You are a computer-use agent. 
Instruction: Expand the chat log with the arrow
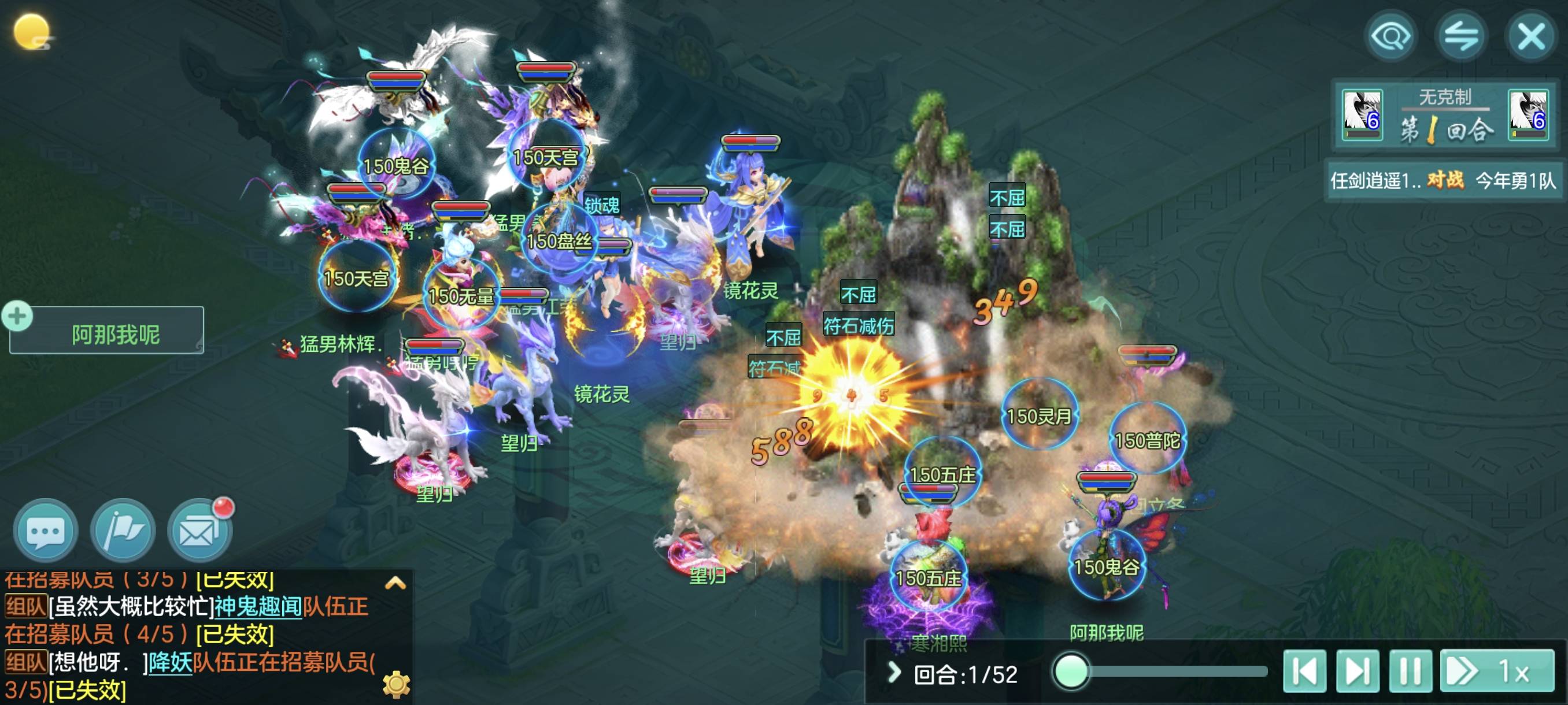coord(395,582)
